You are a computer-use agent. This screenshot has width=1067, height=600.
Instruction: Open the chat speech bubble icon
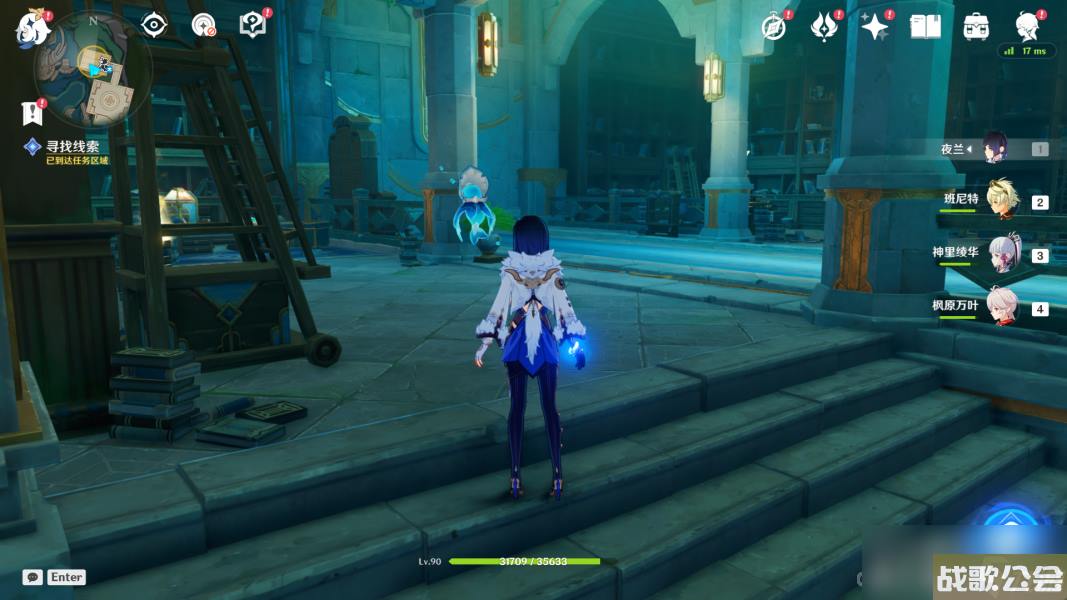[x=33, y=577]
